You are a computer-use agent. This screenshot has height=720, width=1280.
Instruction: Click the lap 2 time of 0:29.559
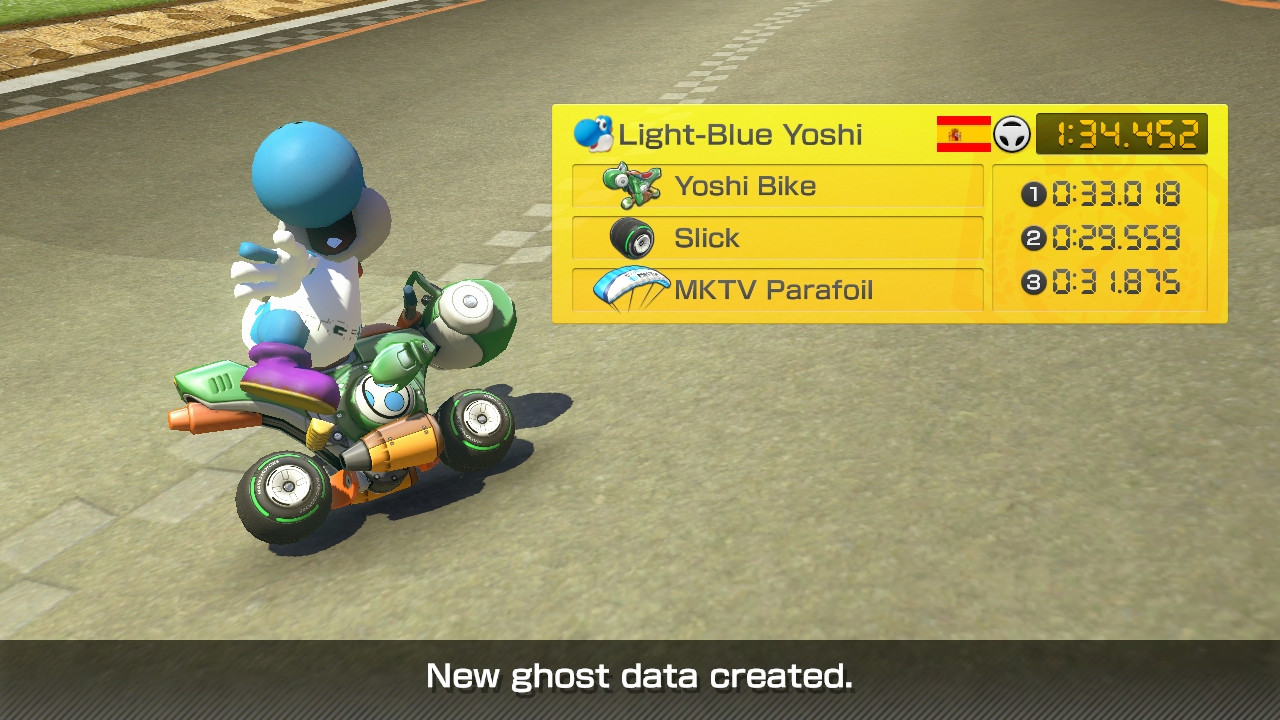pyautogui.click(x=1117, y=239)
